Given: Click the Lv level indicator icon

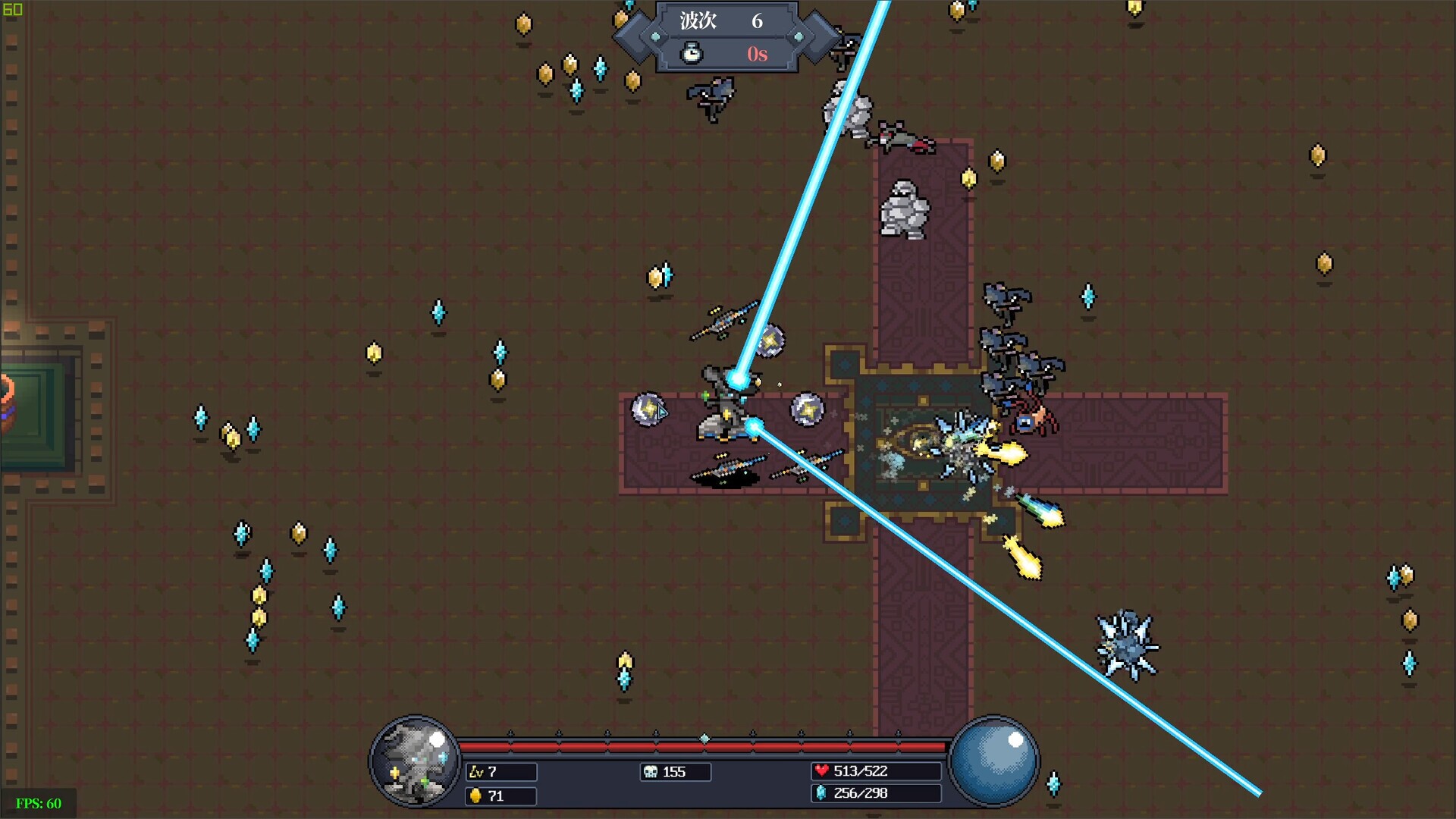Looking at the screenshot, I should pyautogui.click(x=478, y=772).
